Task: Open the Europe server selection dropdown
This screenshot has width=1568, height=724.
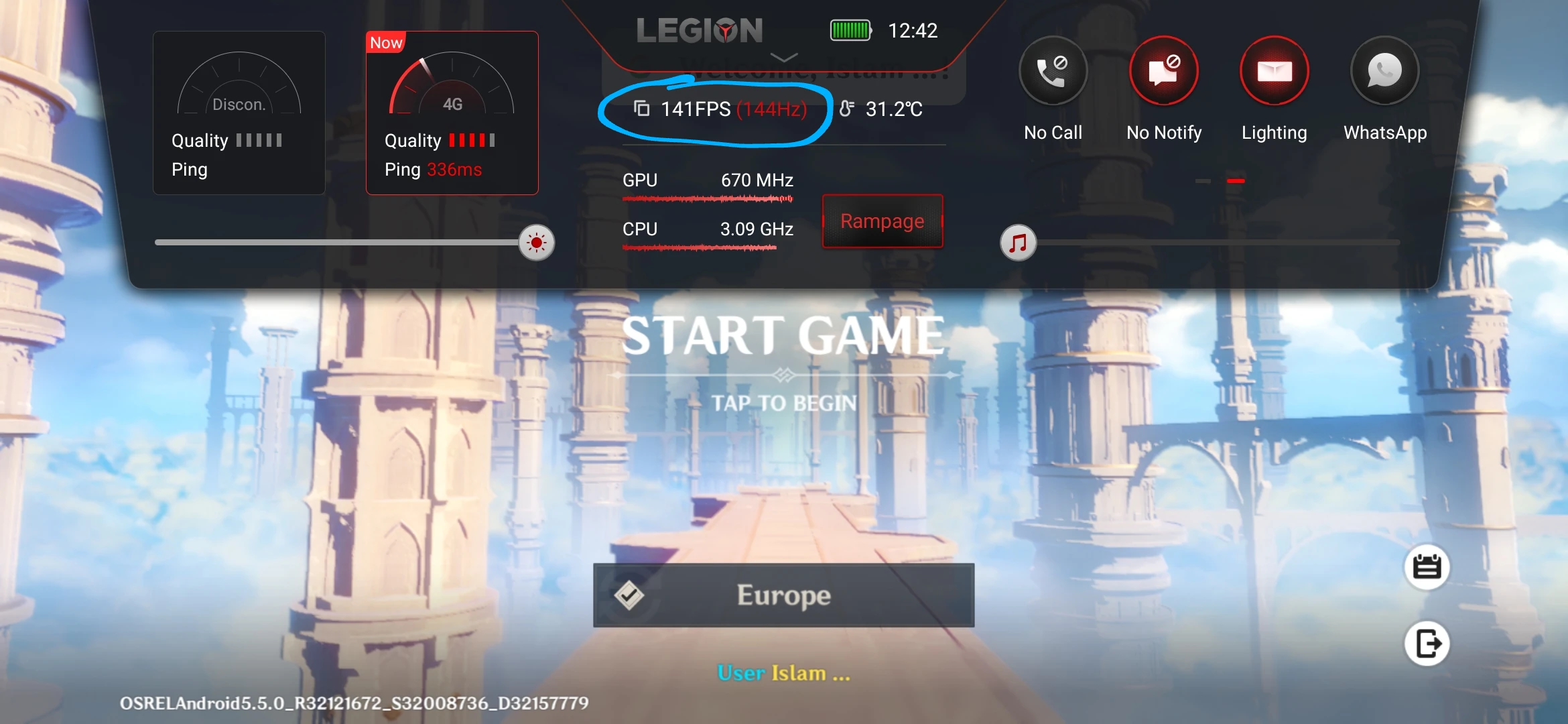Action: click(783, 594)
